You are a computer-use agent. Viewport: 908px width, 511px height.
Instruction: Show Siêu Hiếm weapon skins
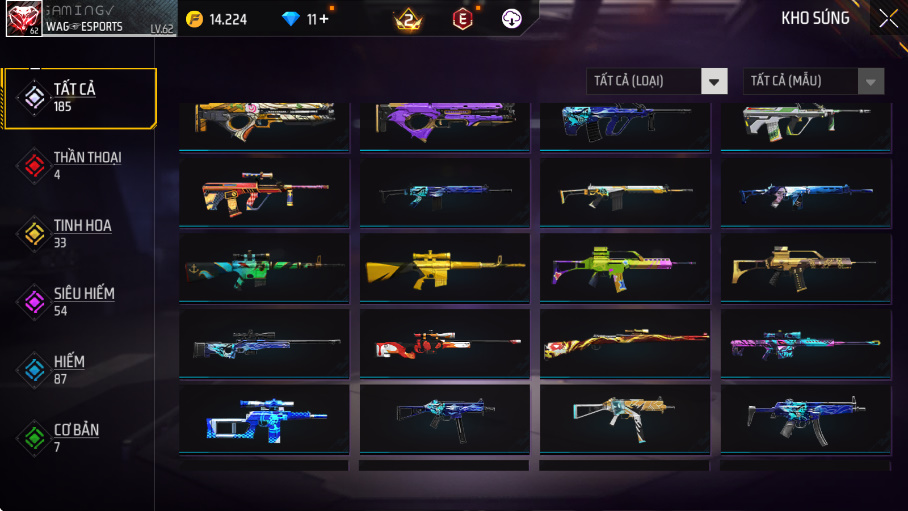80,301
